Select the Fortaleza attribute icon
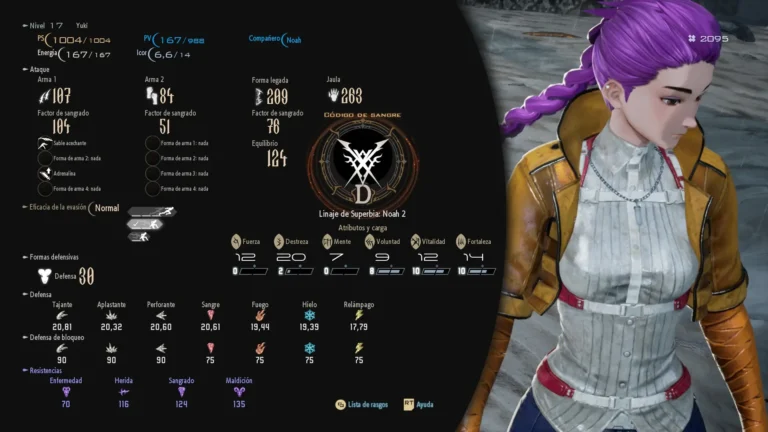The image size is (768, 432). 461,241
